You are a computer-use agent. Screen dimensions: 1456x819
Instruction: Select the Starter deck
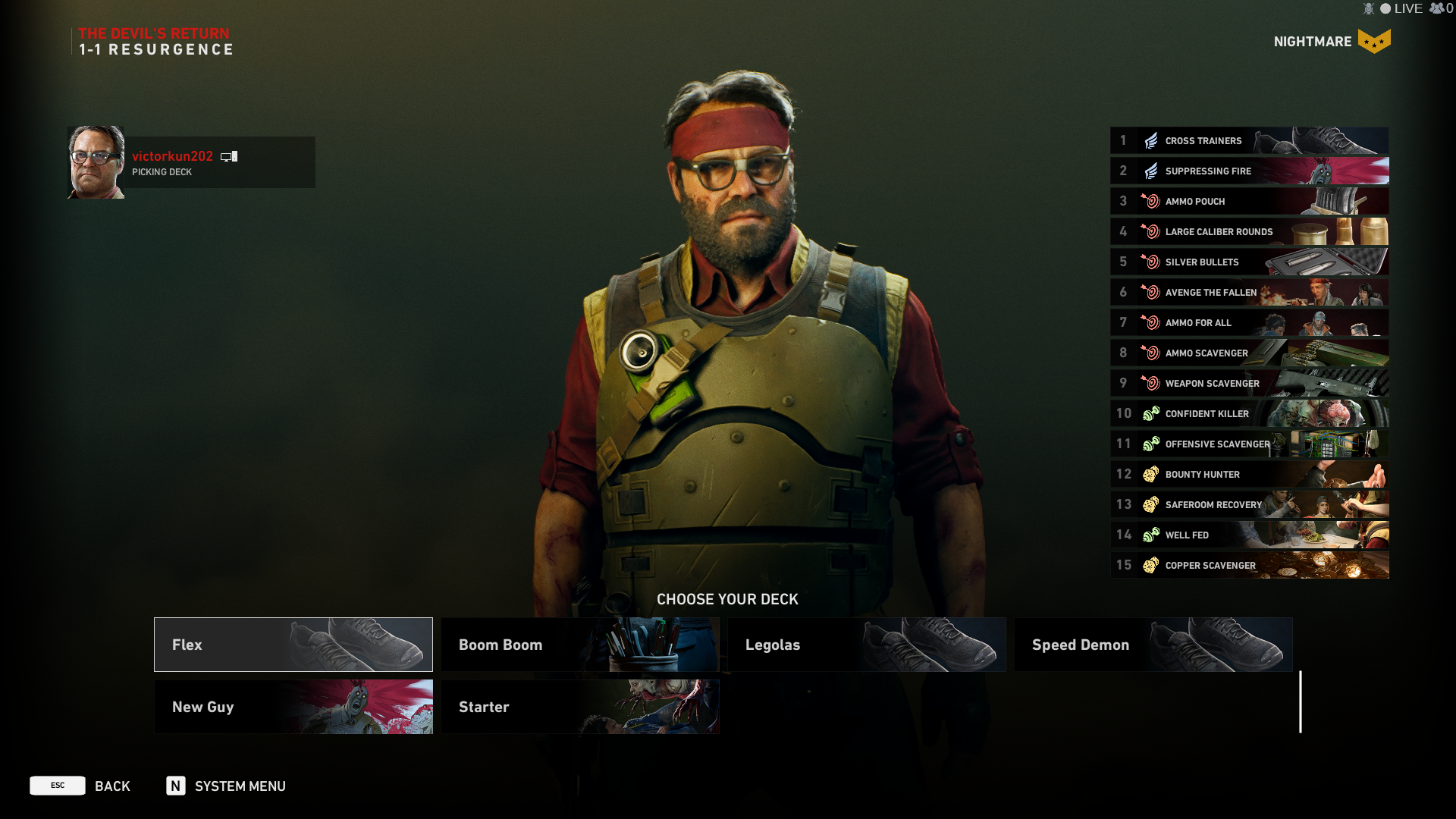(x=579, y=707)
